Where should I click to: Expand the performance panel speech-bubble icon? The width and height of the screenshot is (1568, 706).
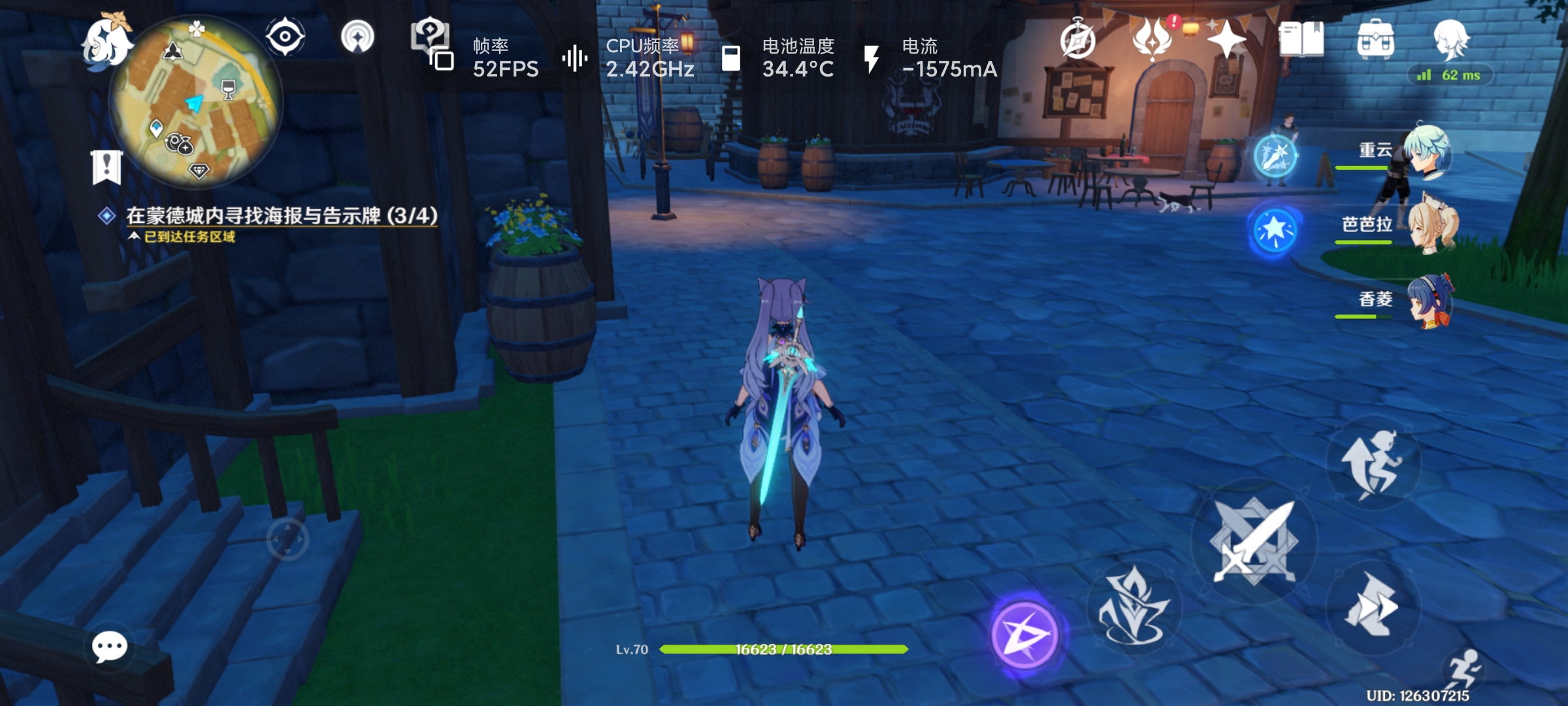(x=431, y=41)
